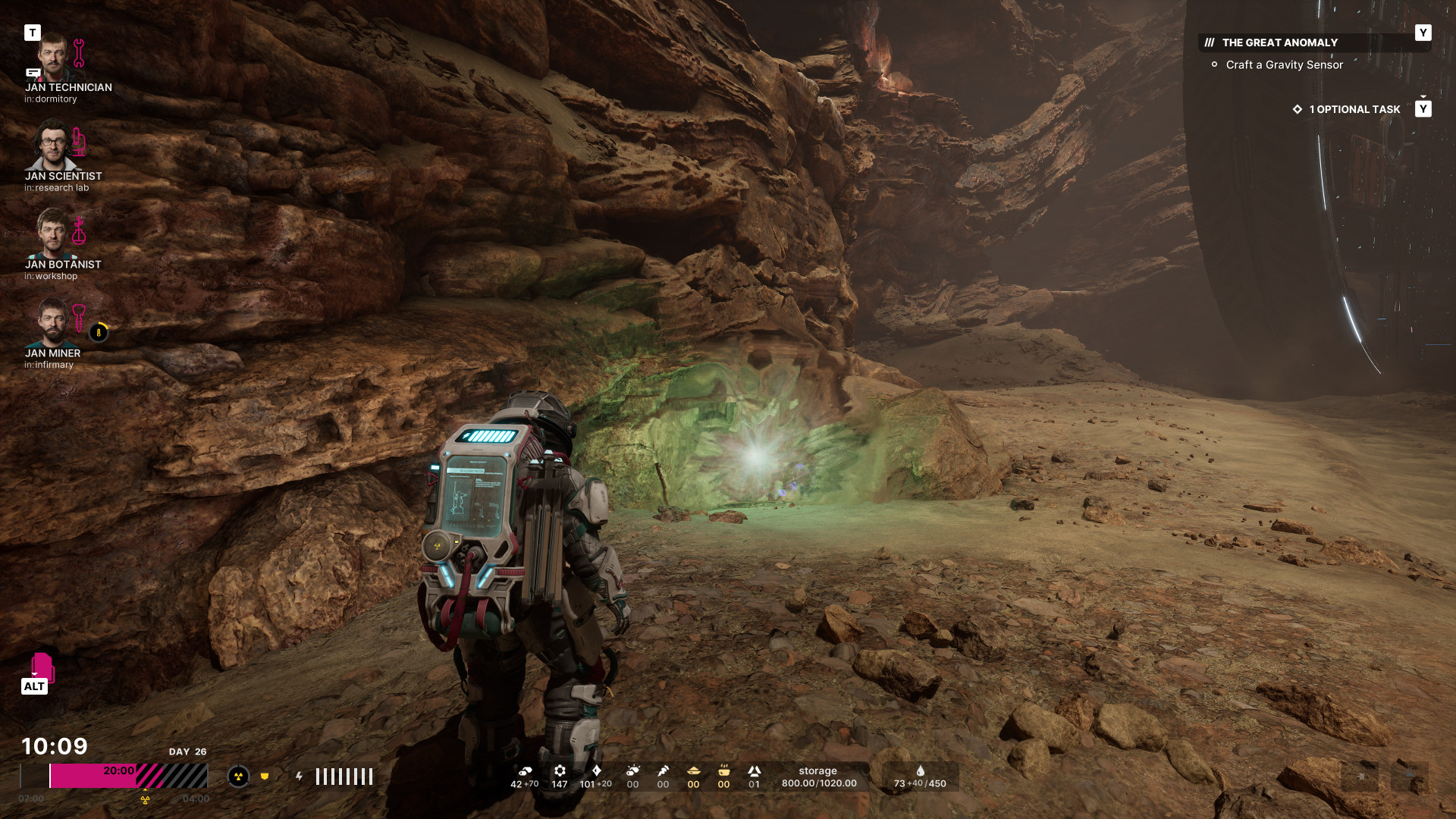Select Jan Miner's portrait
Screen dimensions: 1456x819
[52, 323]
